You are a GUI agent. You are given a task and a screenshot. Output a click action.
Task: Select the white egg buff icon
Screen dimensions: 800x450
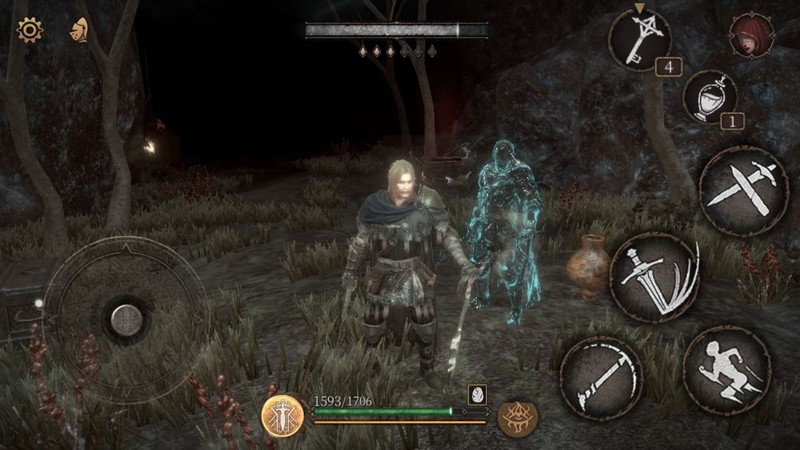(477, 393)
